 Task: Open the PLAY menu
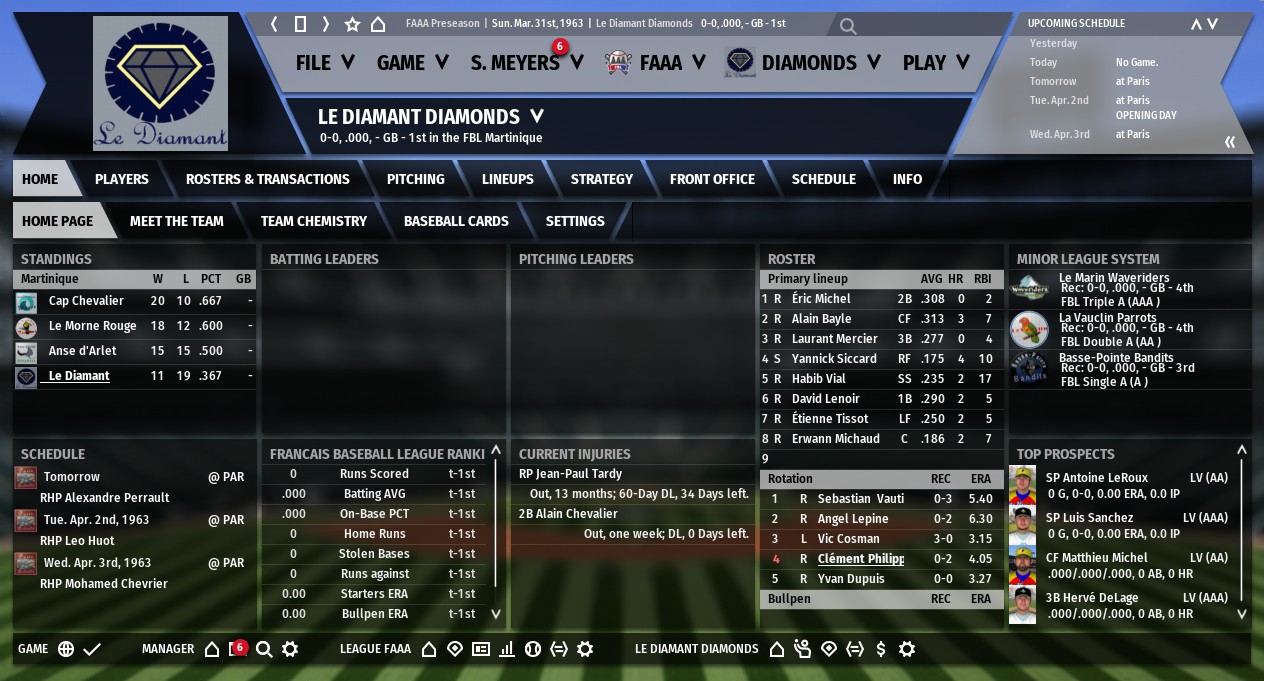(935, 63)
